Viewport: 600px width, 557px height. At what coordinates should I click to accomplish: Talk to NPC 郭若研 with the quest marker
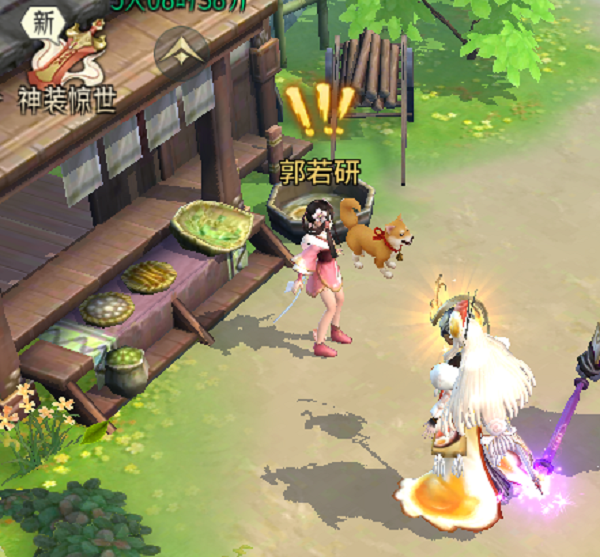point(324,270)
